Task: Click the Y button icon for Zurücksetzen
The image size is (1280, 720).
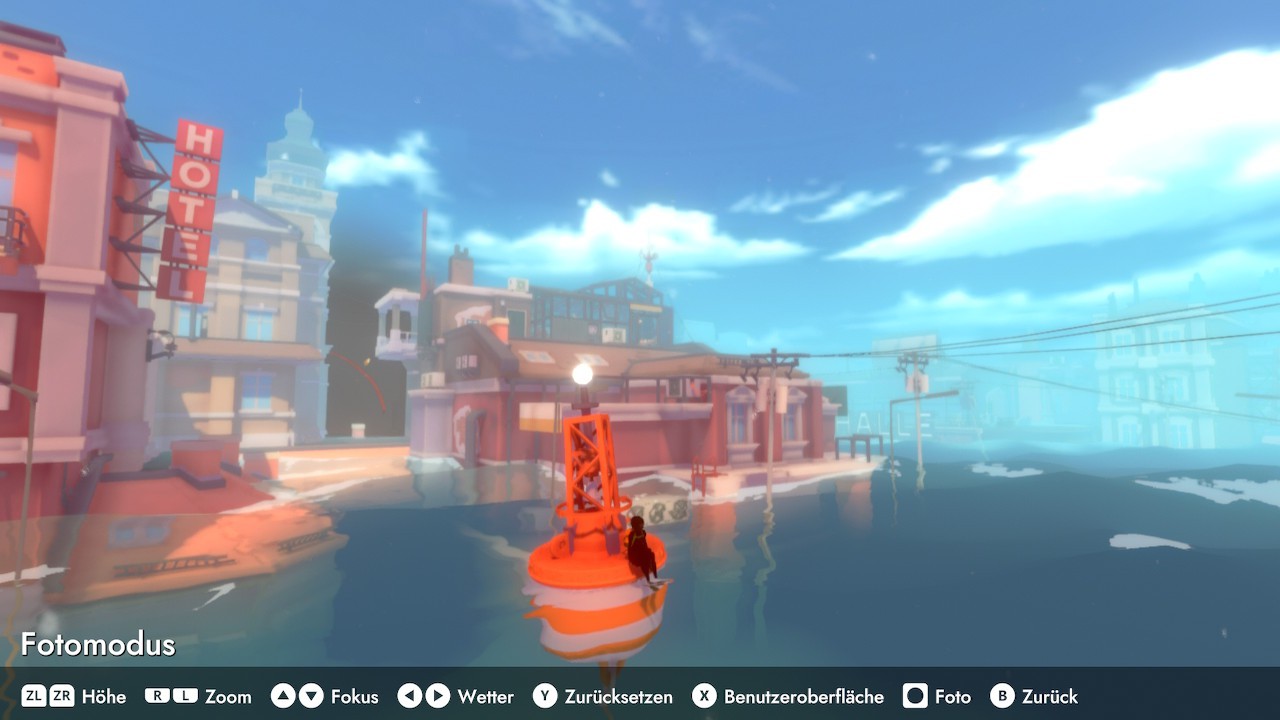Action: [x=545, y=697]
